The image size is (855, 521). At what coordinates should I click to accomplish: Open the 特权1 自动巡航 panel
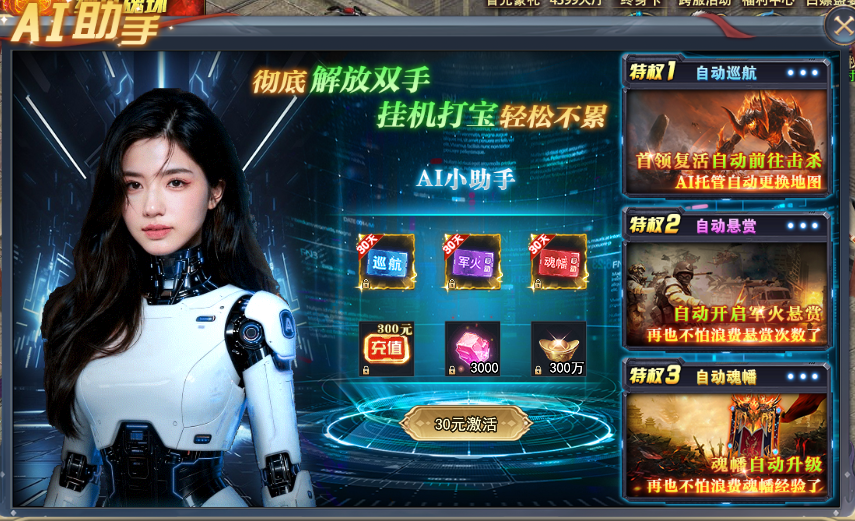[x=725, y=138]
